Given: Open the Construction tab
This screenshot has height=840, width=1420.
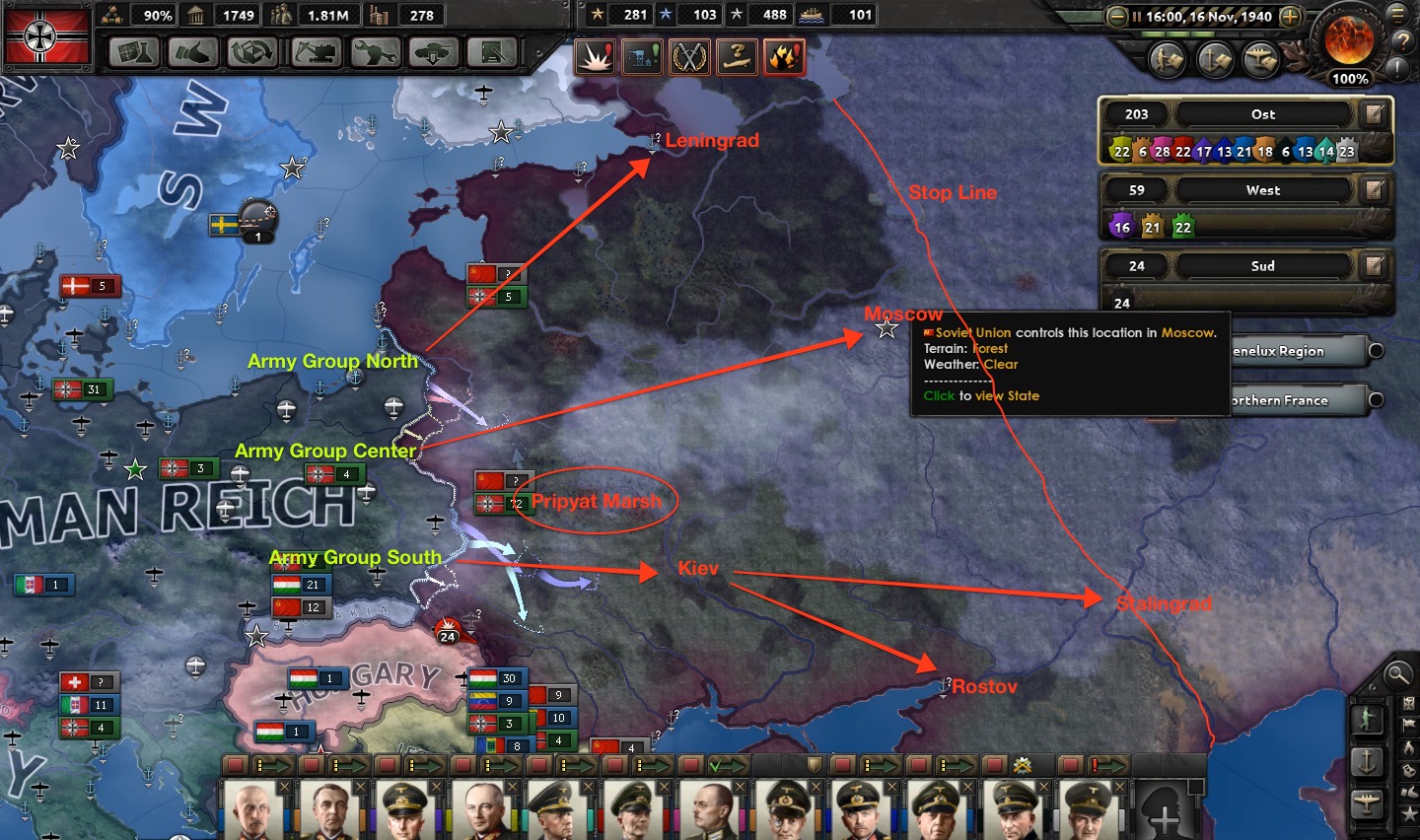Looking at the screenshot, I should (316, 52).
